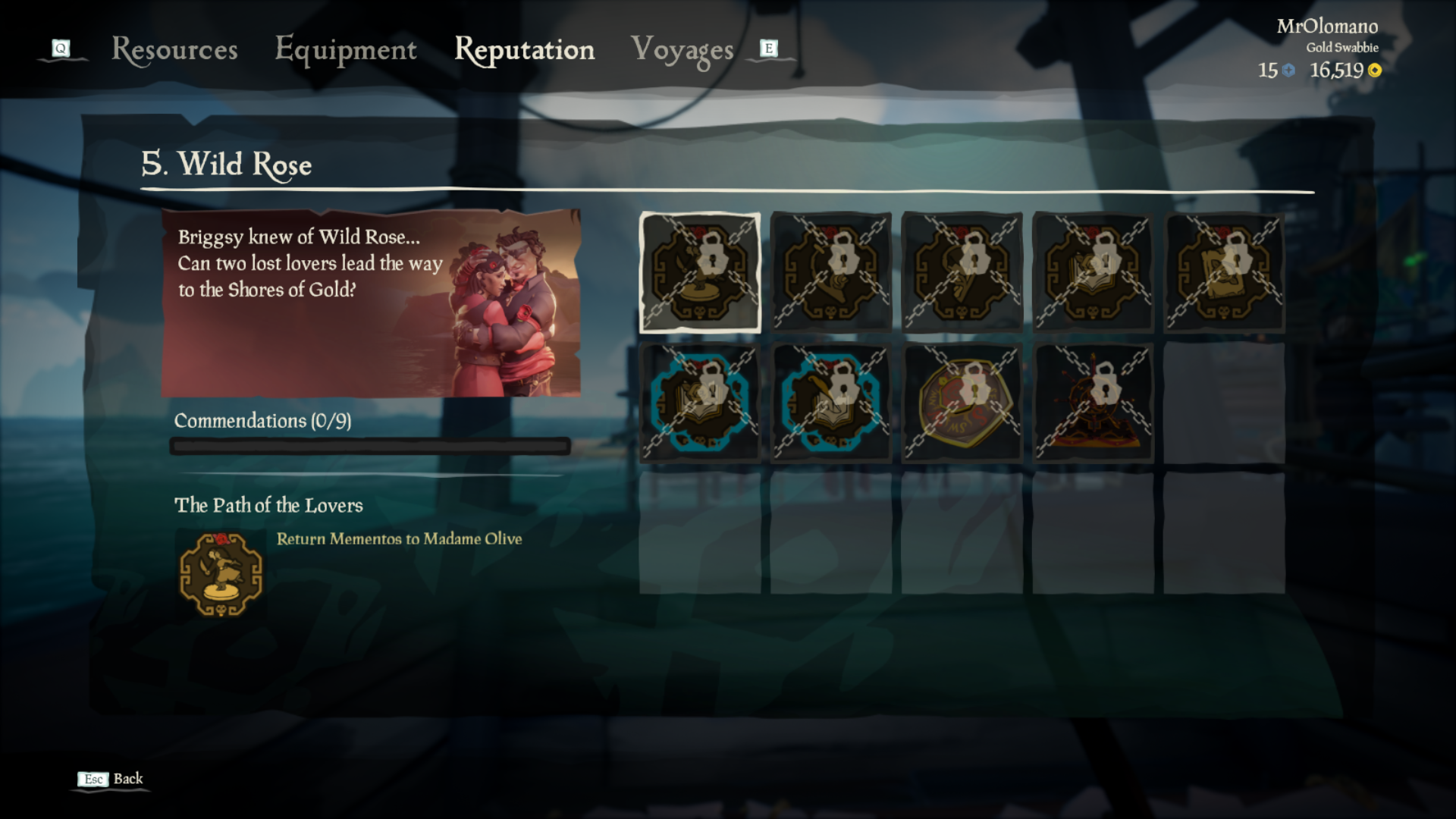
Task: Switch to the Voyages tab
Action: pos(682,50)
